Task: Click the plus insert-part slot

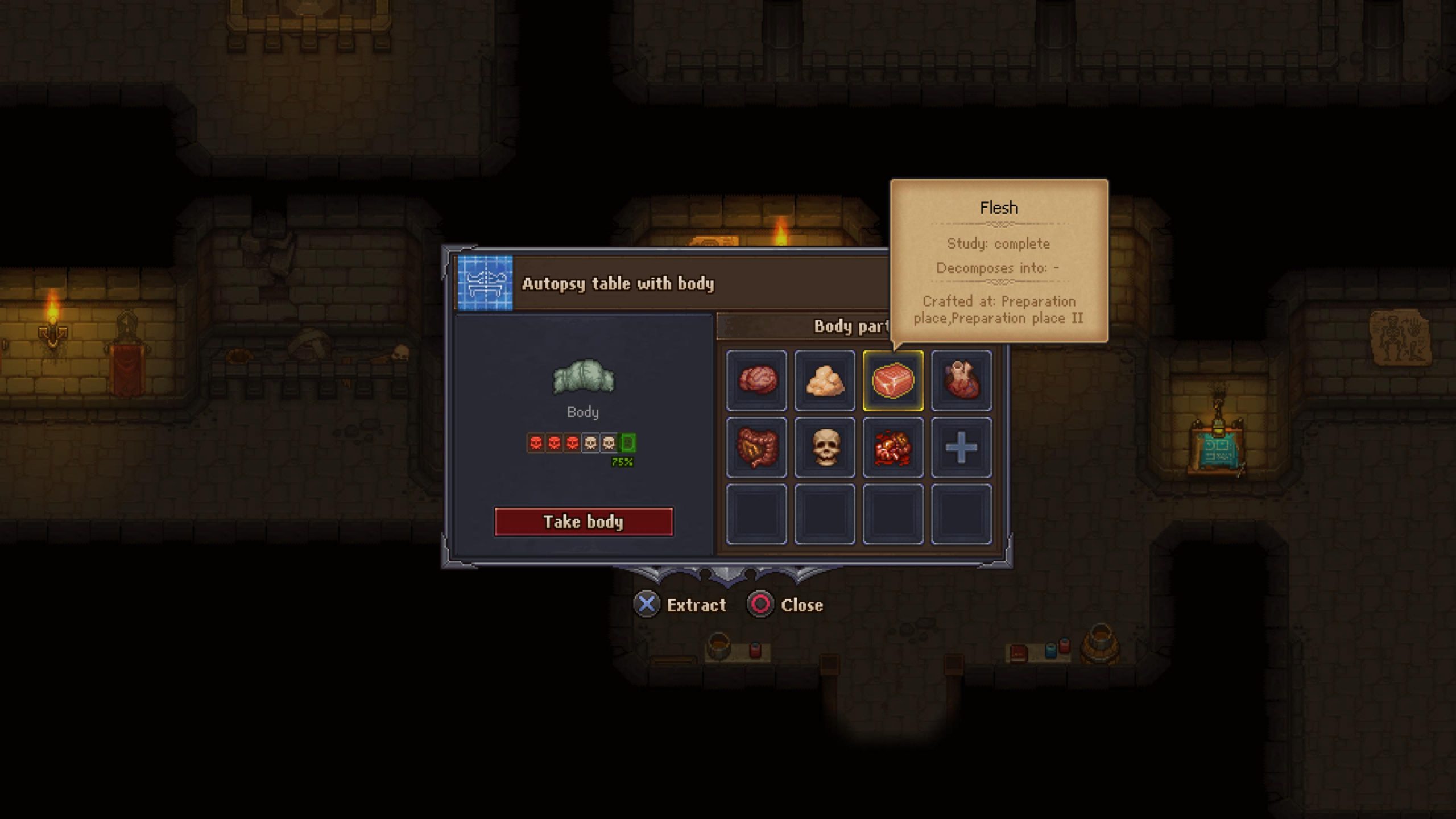Action: [961, 447]
